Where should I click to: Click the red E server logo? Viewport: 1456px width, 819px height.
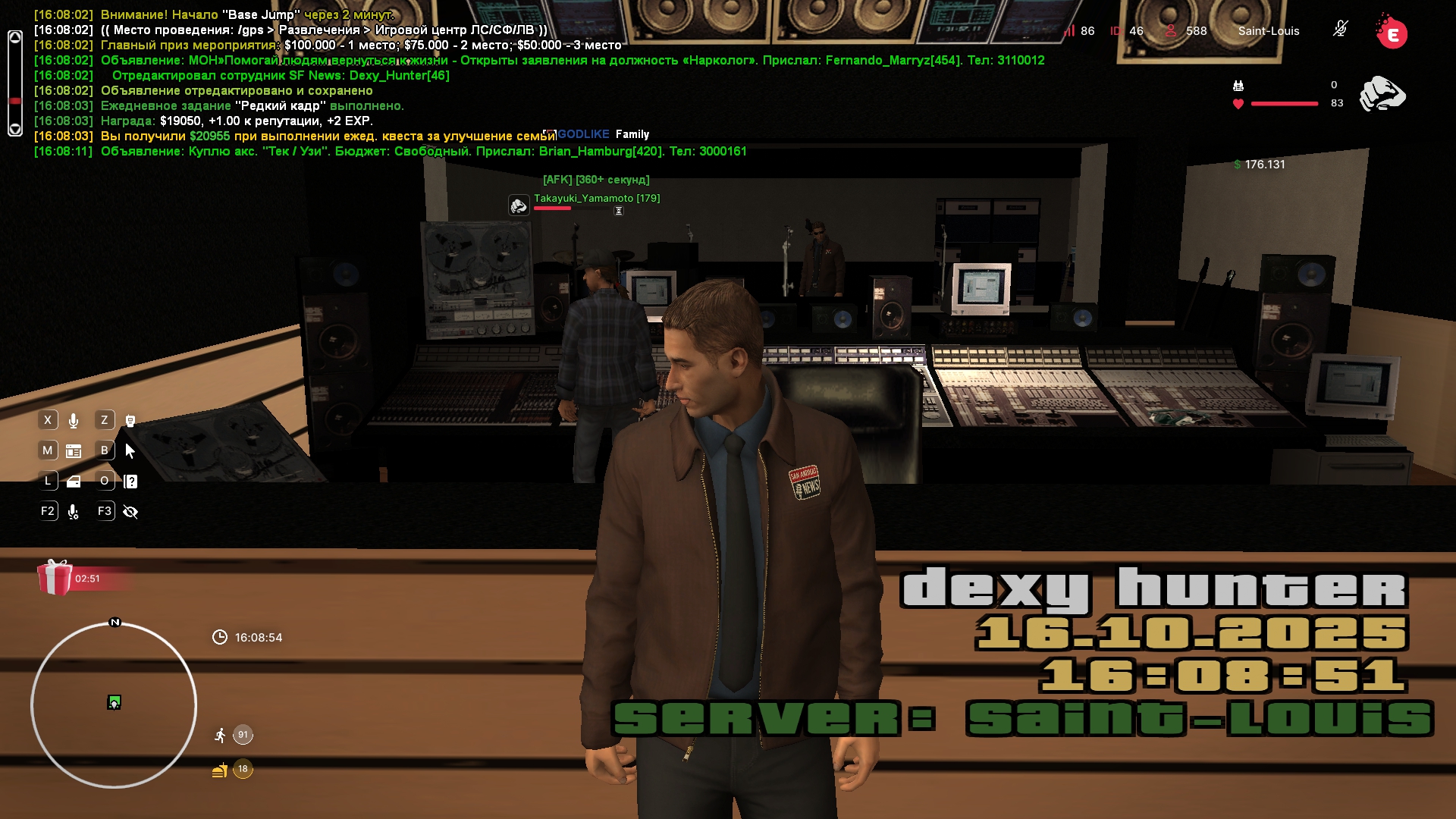click(x=1392, y=33)
